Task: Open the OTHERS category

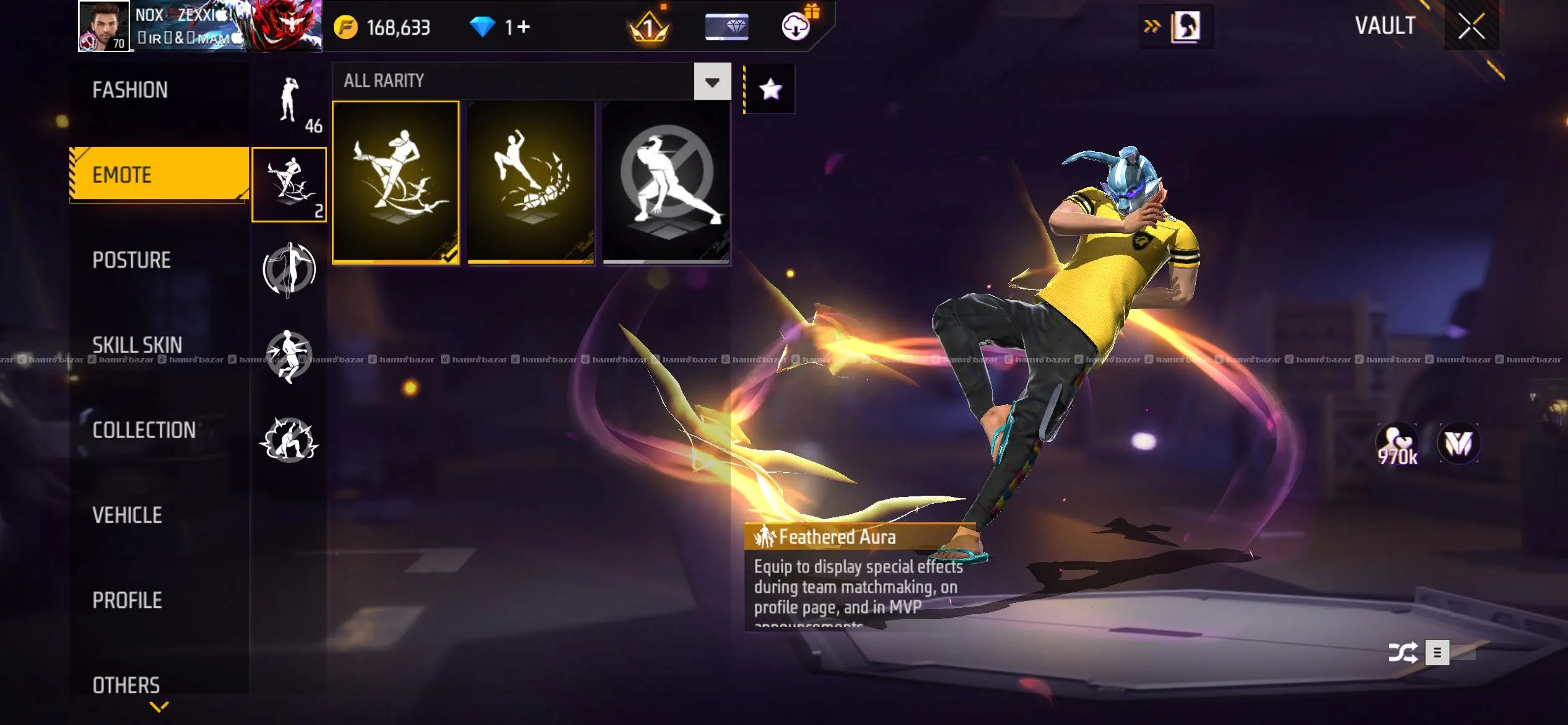Action: click(x=126, y=685)
